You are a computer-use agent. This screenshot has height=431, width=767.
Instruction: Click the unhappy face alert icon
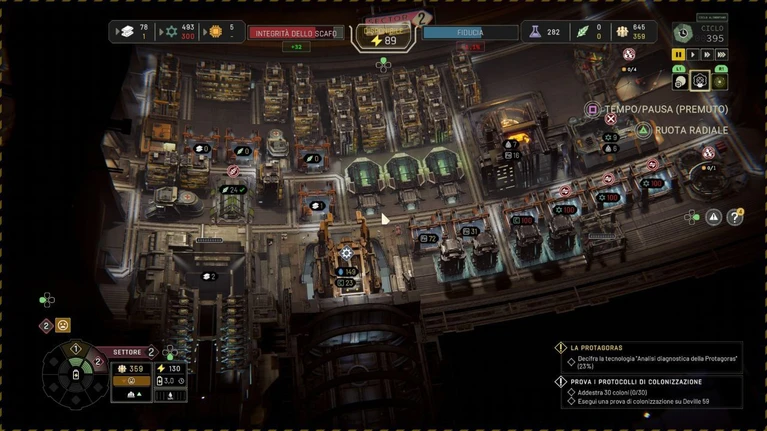point(63,325)
